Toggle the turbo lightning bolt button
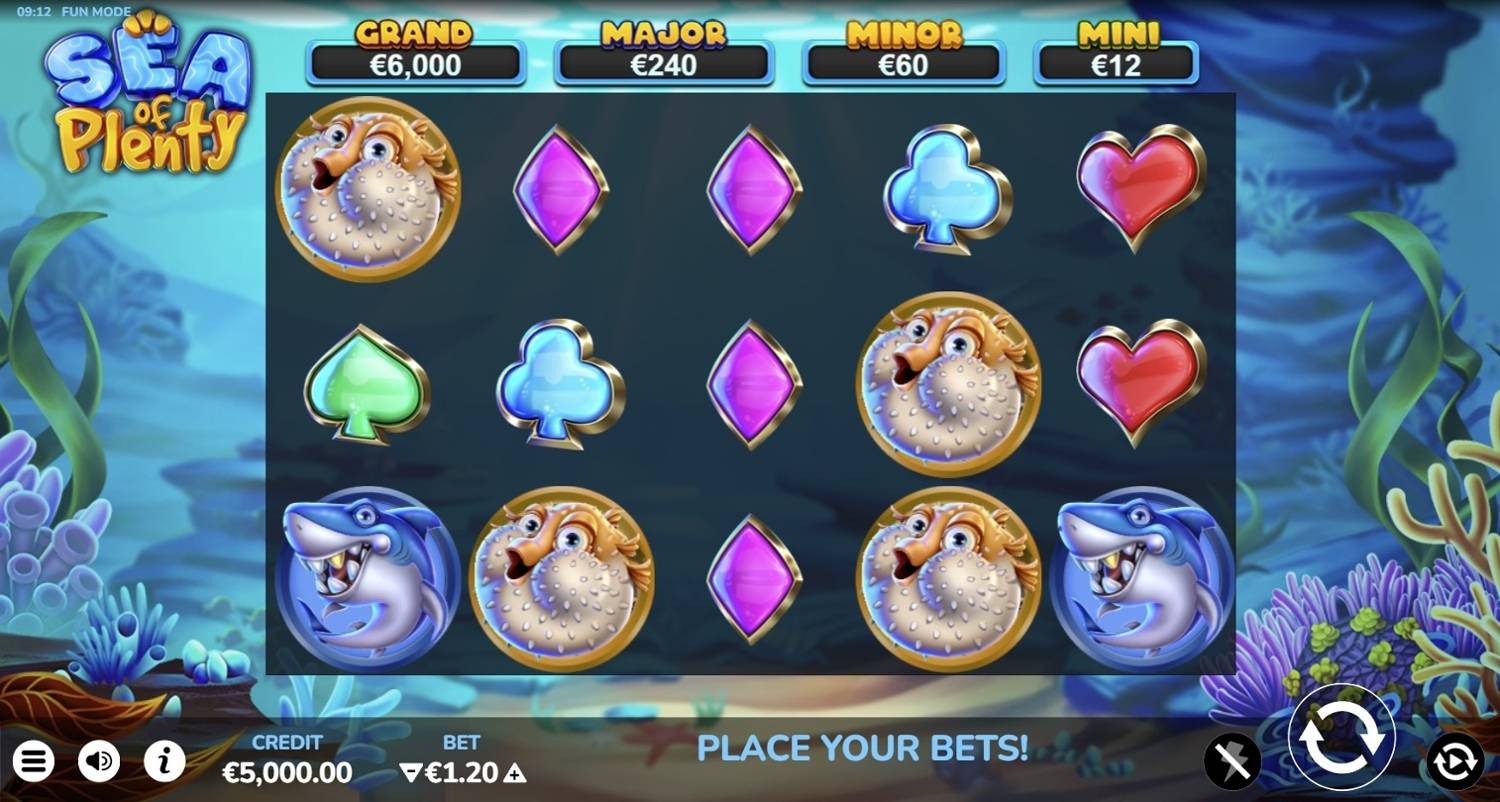The height and width of the screenshot is (802, 1500). [x=1232, y=762]
